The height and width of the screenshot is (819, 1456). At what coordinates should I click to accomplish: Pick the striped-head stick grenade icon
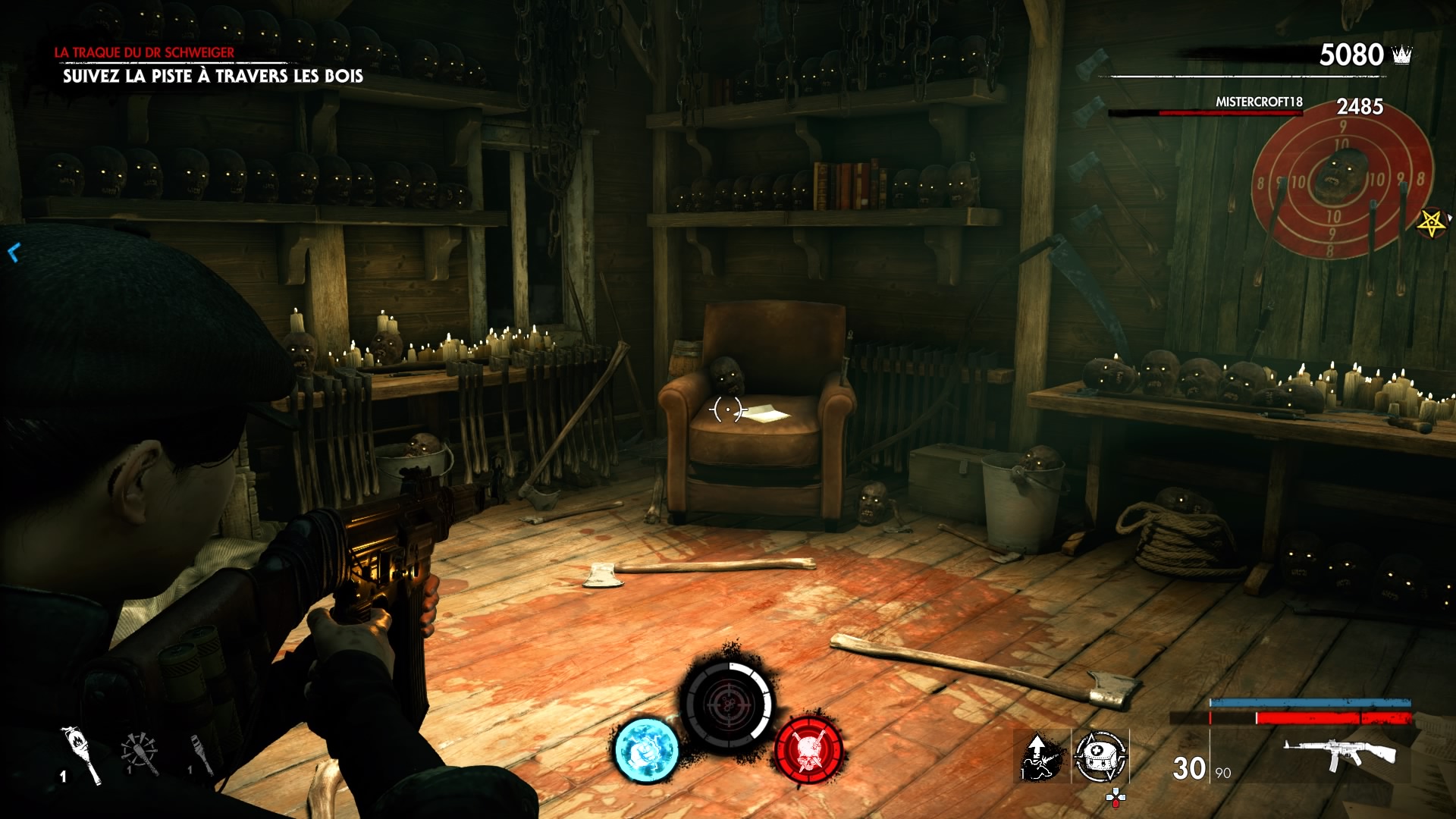pos(201,754)
